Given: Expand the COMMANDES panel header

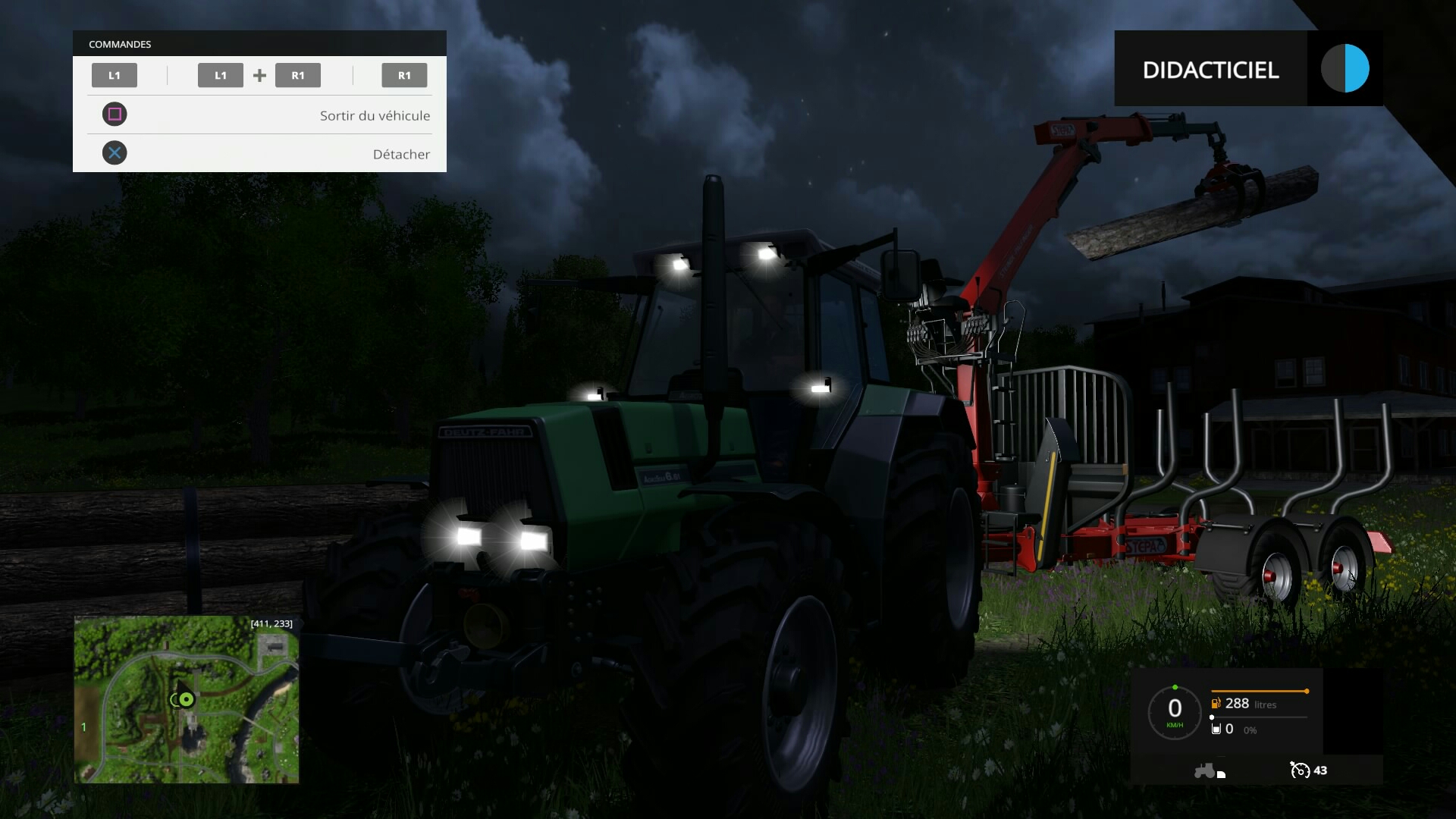Looking at the screenshot, I should pos(119,44).
